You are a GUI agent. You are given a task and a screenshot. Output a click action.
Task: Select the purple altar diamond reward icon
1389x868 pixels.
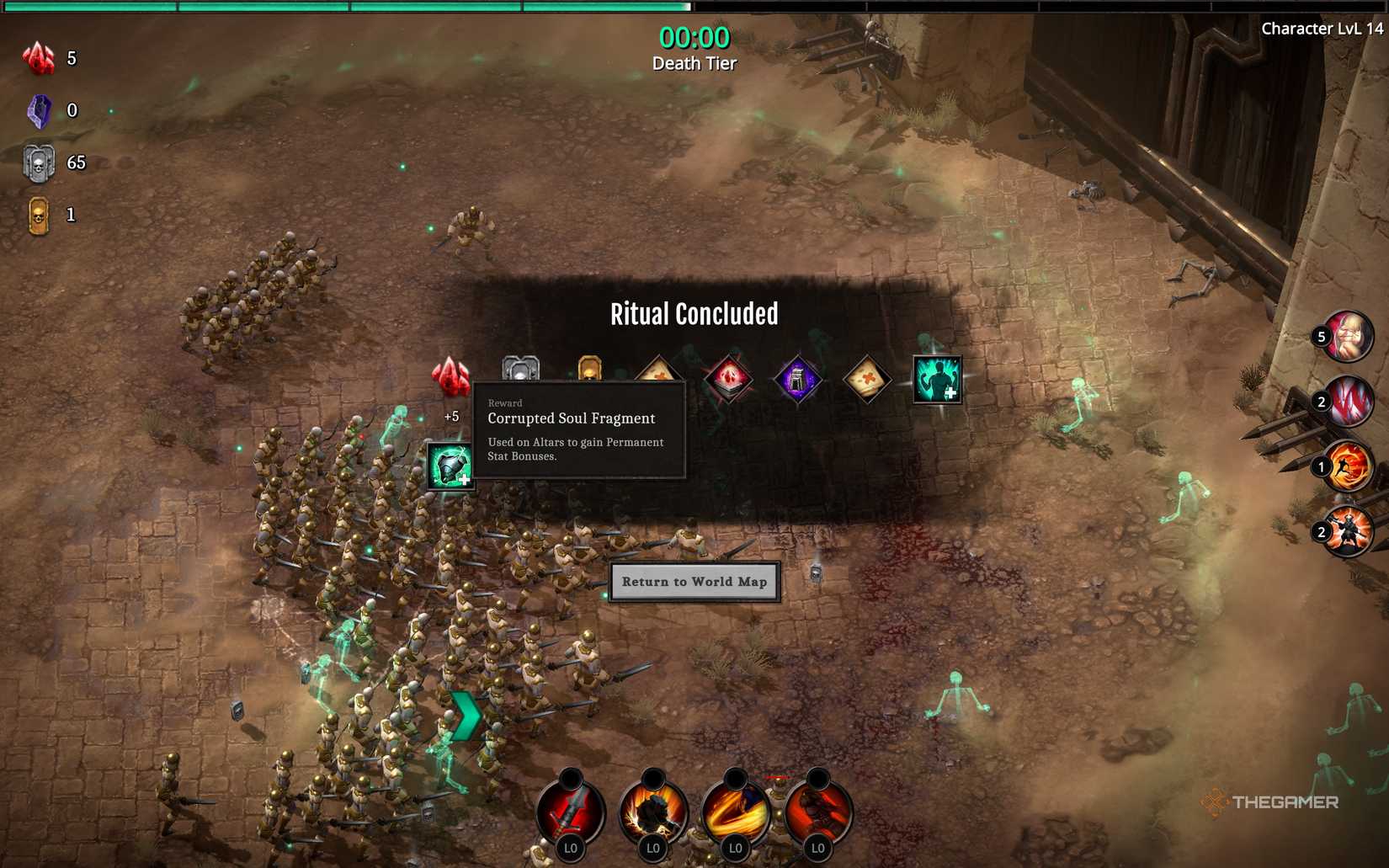[798, 377]
